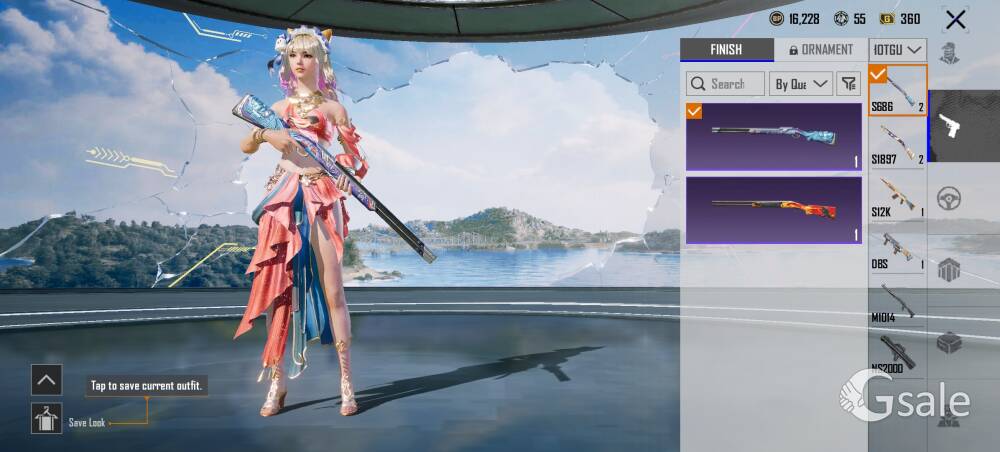Select S686 in the weapon list

(x=898, y=90)
